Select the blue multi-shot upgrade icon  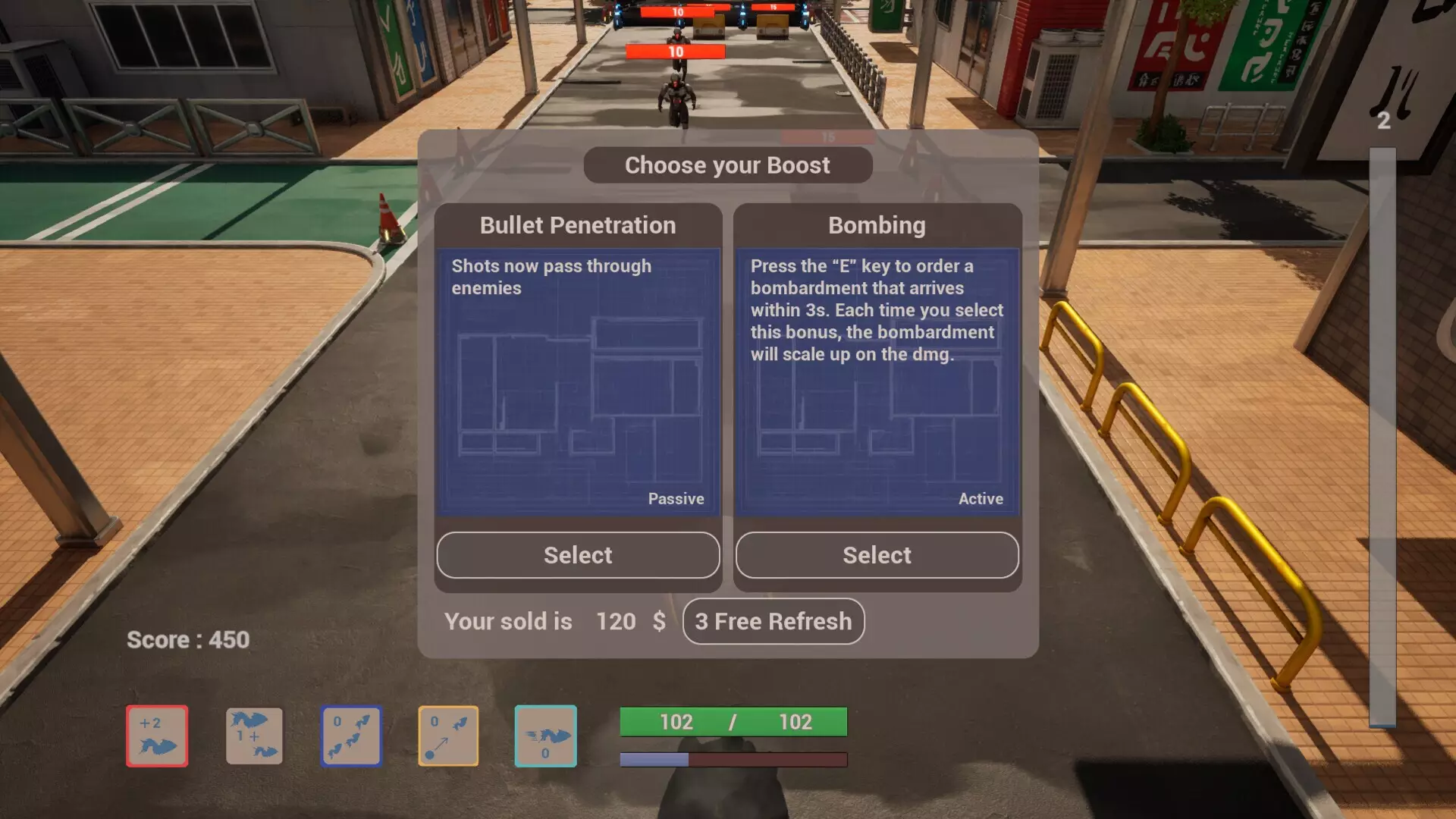pos(352,736)
